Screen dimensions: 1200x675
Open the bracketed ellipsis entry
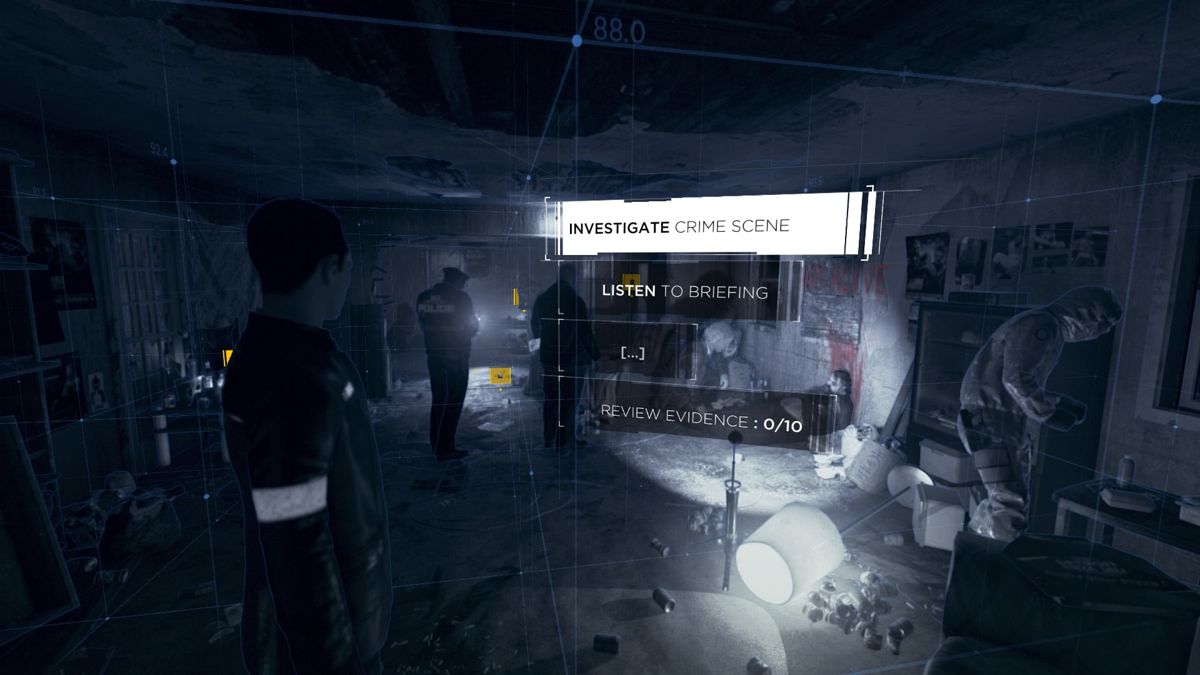click(x=632, y=353)
